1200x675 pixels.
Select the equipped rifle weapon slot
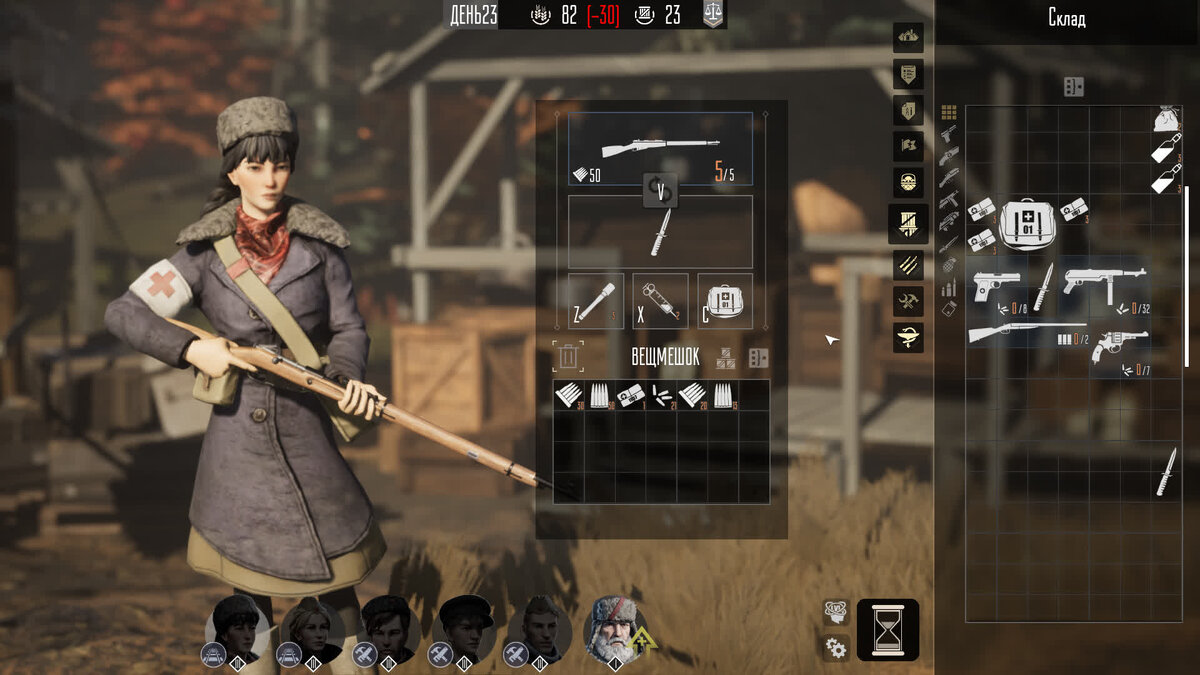(x=660, y=148)
